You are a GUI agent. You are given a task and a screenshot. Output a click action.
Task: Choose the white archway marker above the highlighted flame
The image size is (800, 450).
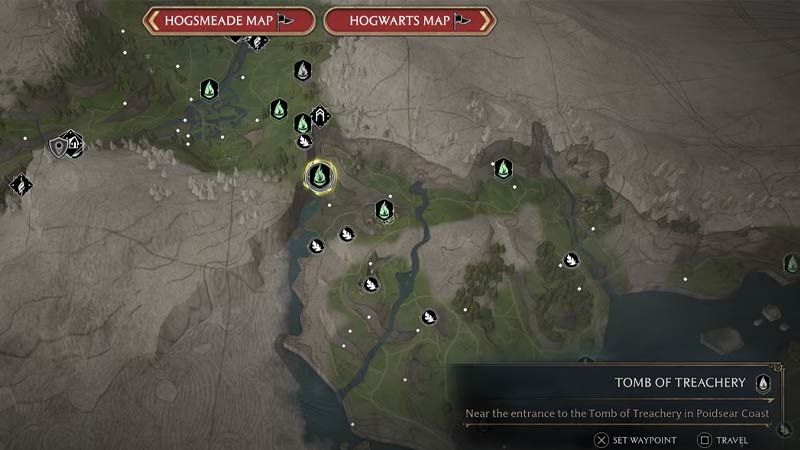[320, 115]
